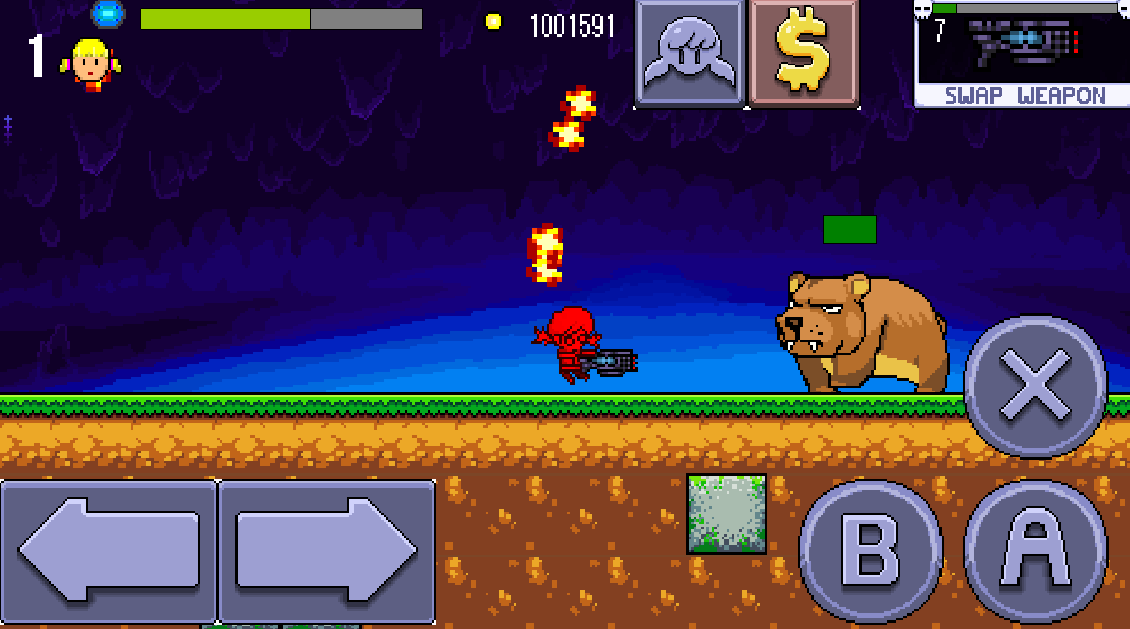Open the ghost character icon button
Viewport: 1130px width, 629px height.
coord(690,52)
